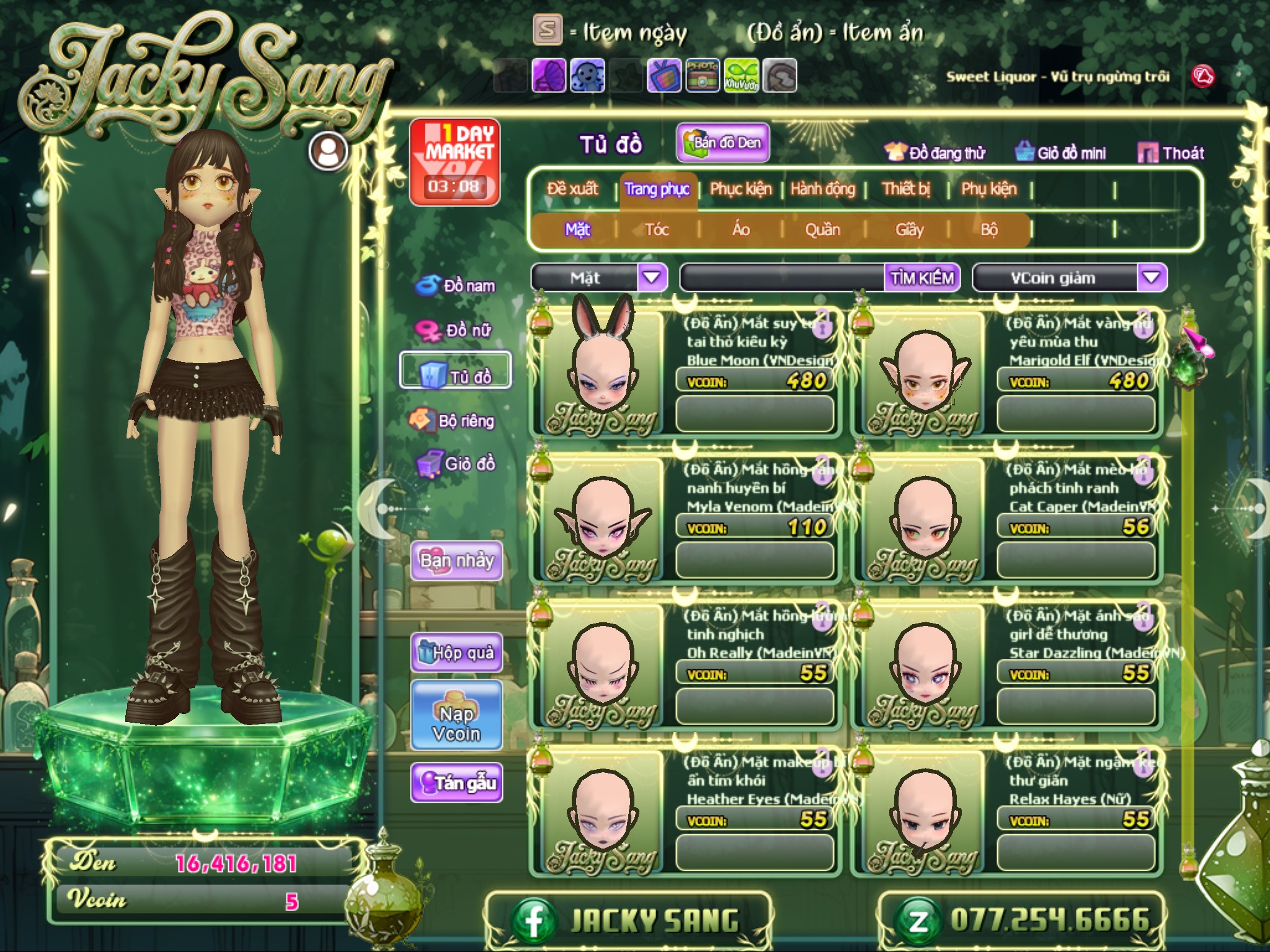Select the Tóc clothing subcategory

[x=657, y=230]
